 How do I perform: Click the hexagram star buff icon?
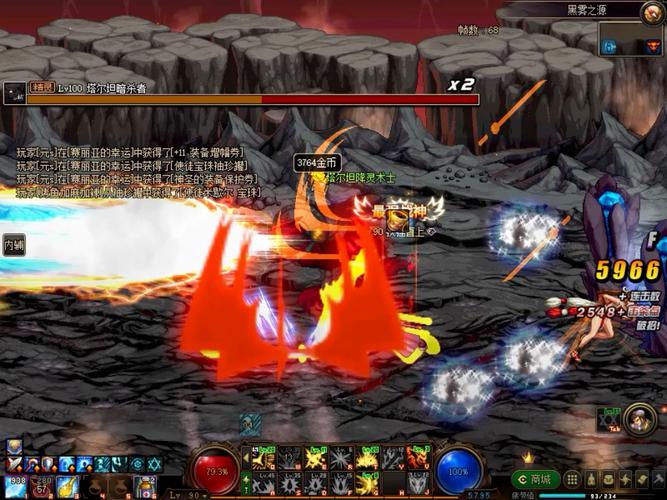(x=153, y=464)
